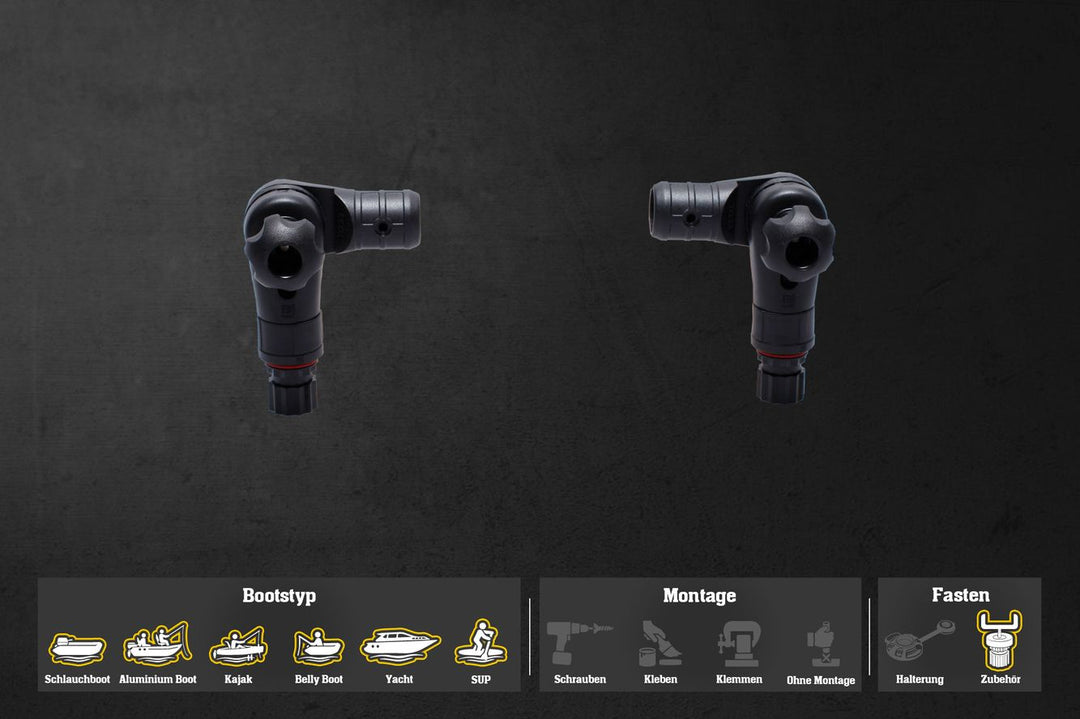Image resolution: width=1080 pixels, height=719 pixels.
Task: Pick the Kajak boat type
Action: pos(238,646)
